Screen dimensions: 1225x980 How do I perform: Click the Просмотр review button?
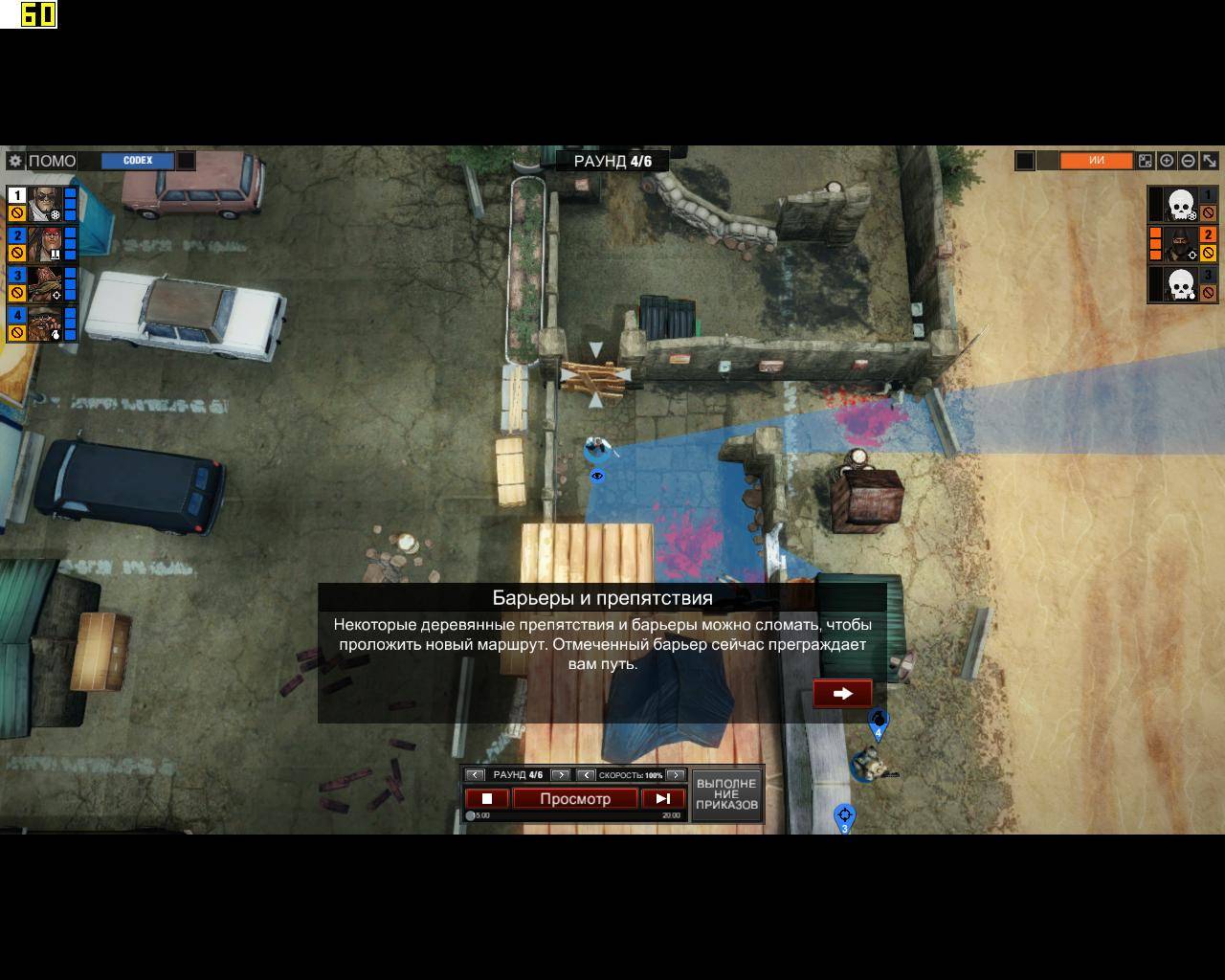[x=575, y=798]
